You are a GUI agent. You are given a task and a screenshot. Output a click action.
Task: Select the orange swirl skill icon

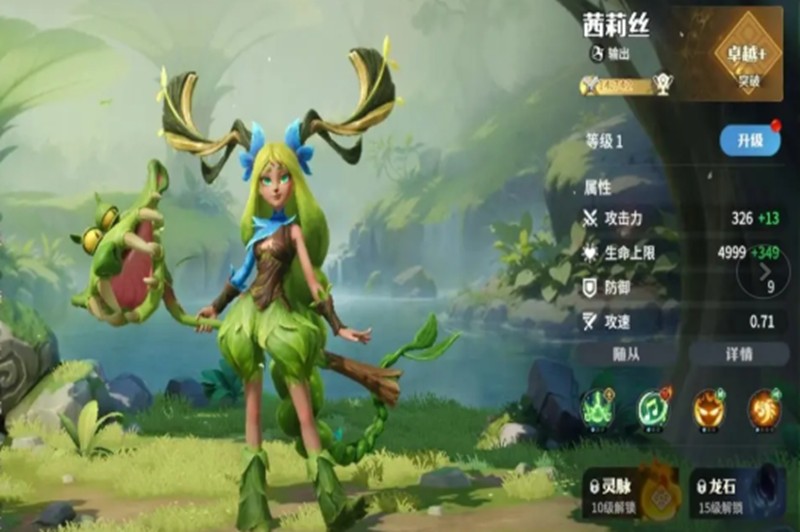[765, 406]
